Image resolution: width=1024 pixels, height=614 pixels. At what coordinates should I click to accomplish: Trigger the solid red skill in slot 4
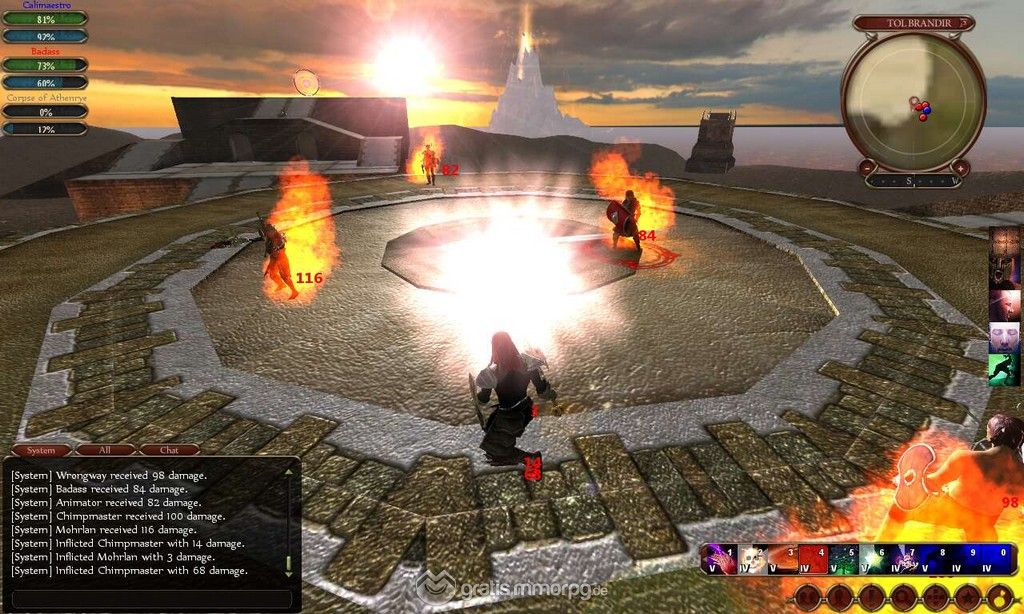[x=814, y=559]
